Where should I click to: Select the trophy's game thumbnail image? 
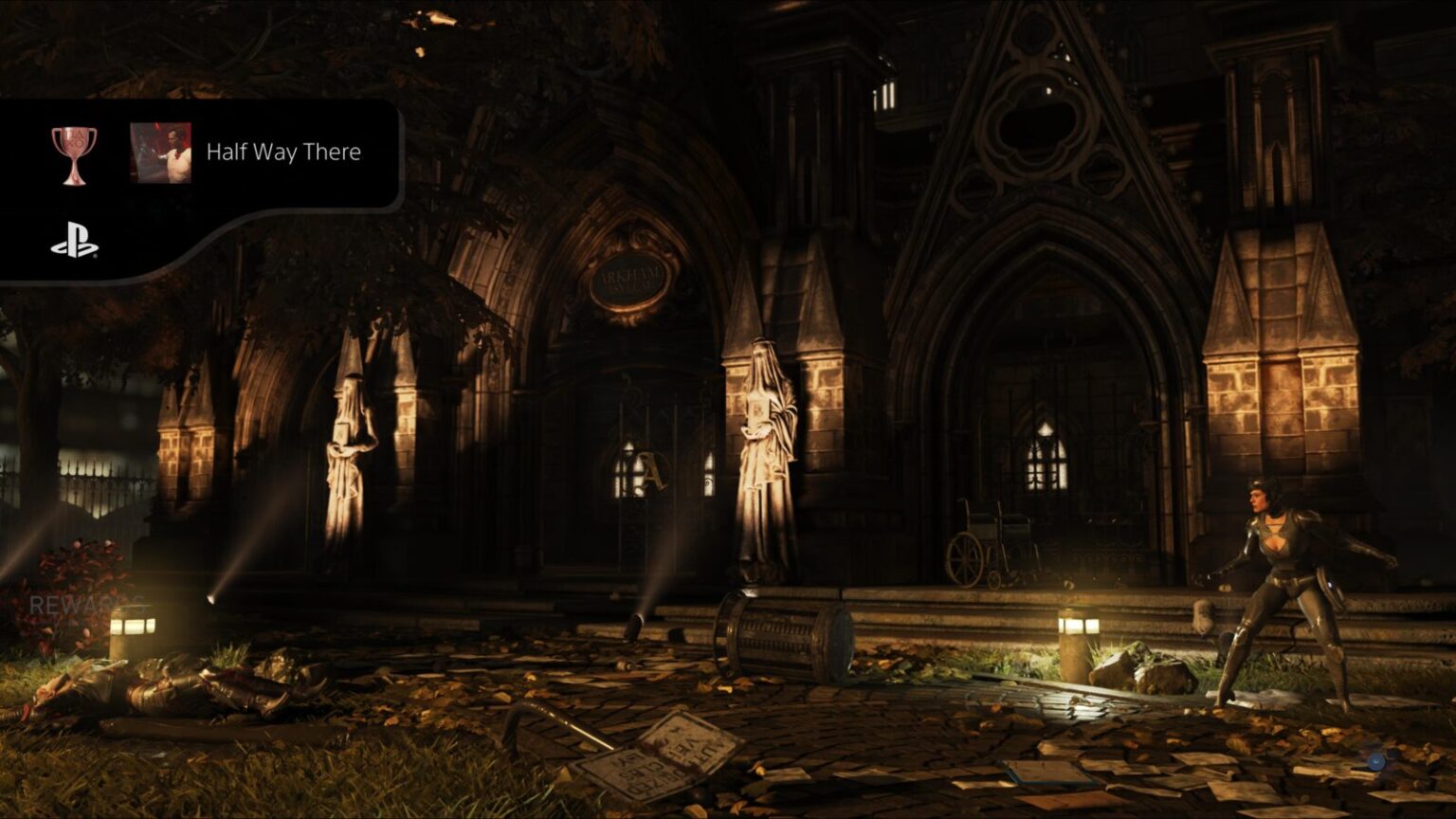[160, 153]
